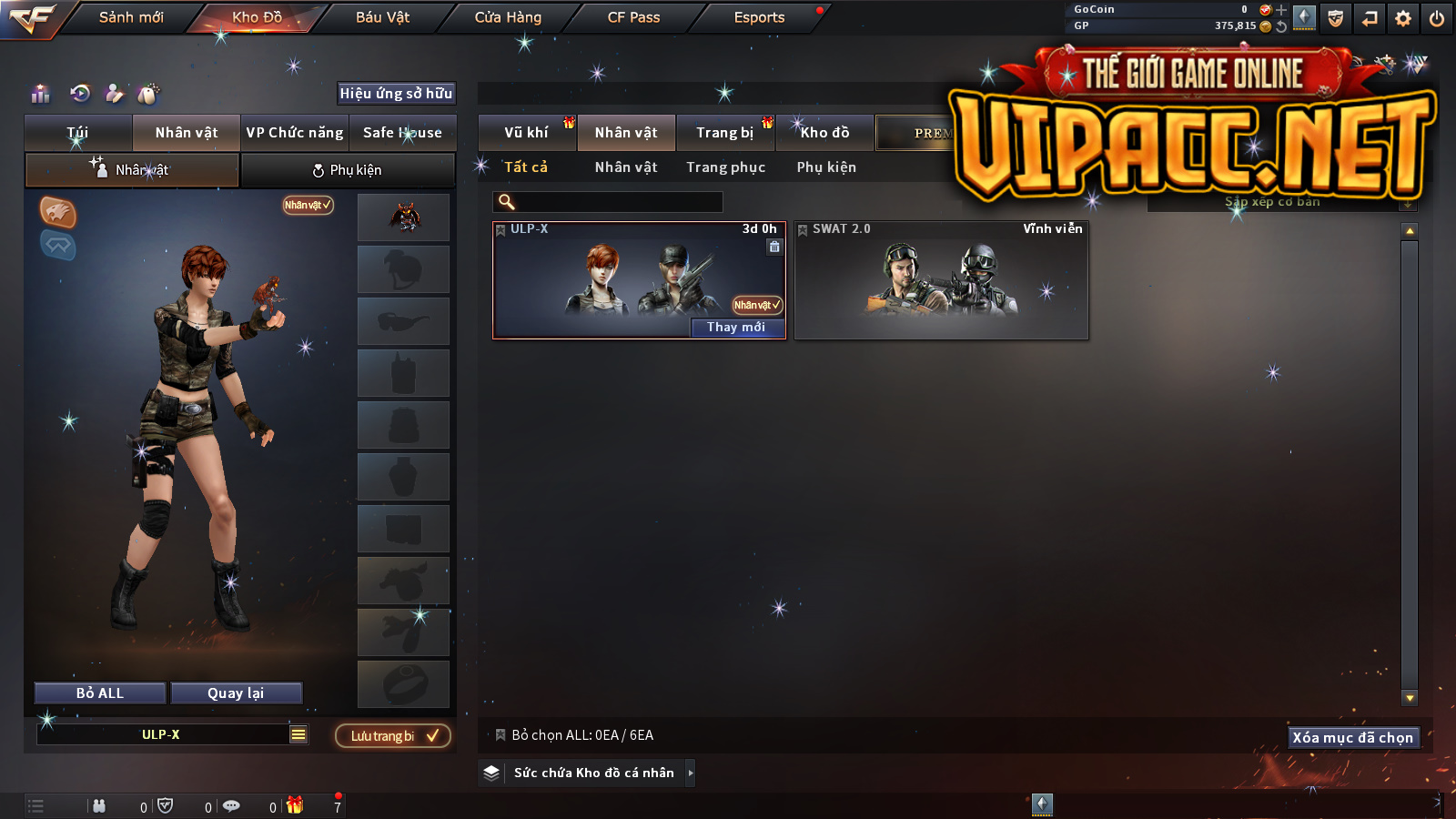Show Hiệu ứng sở hữu effects
Screen dimensions: 1456x819
pyautogui.click(x=396, y=93)
